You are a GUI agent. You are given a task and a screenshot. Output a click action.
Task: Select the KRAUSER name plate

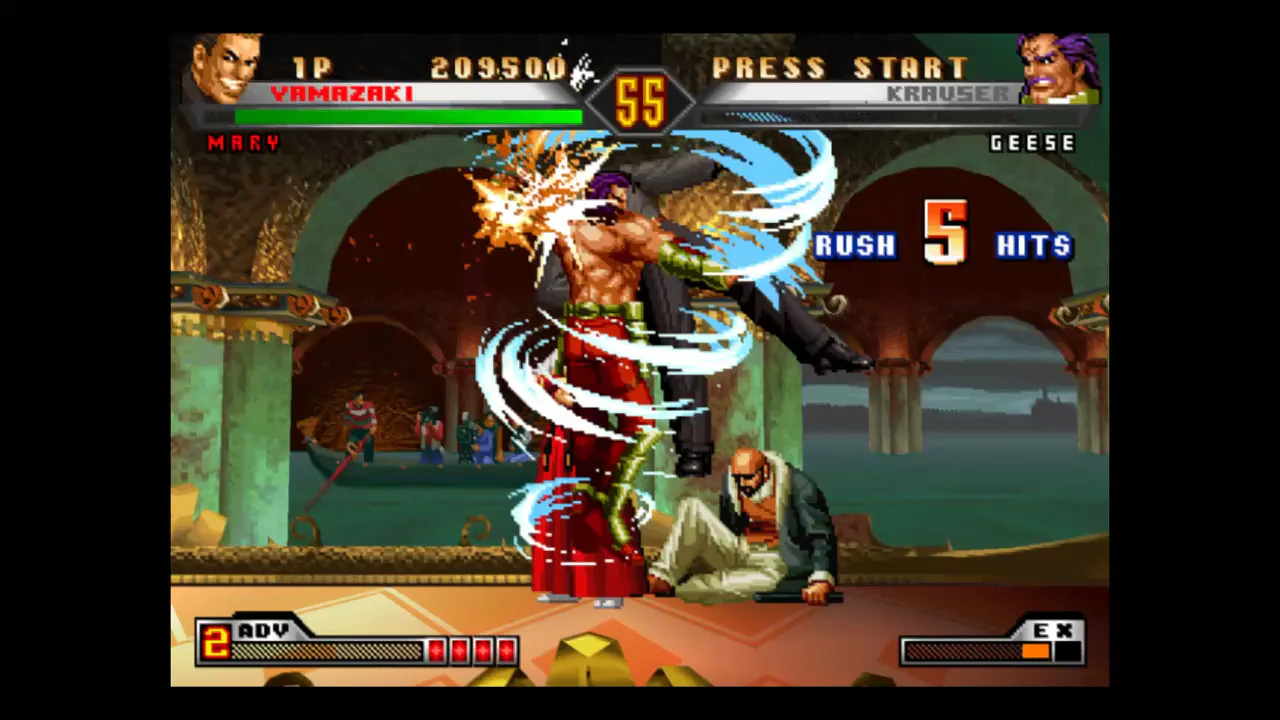[951, 93]
